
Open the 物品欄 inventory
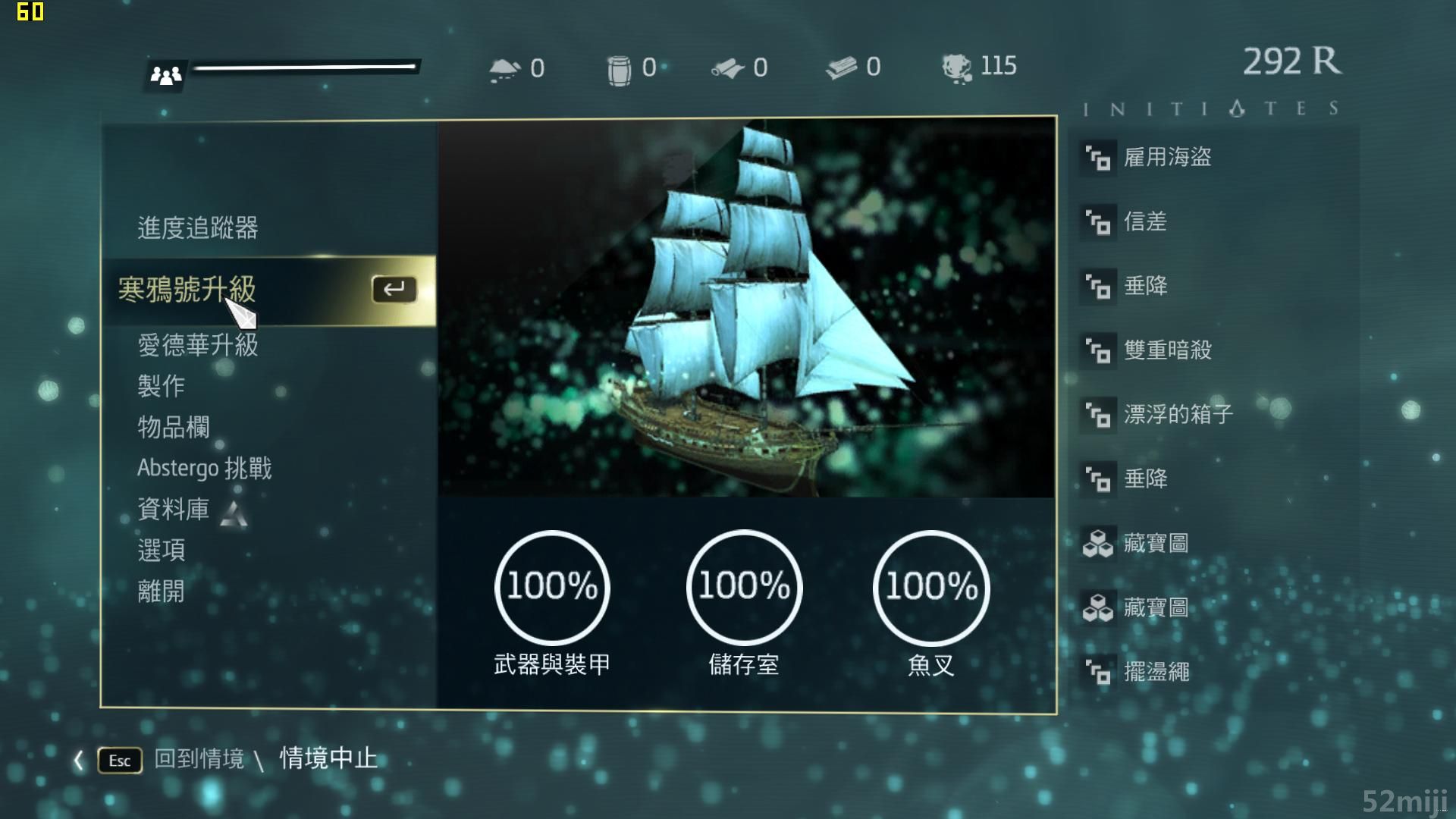(173, 427)
